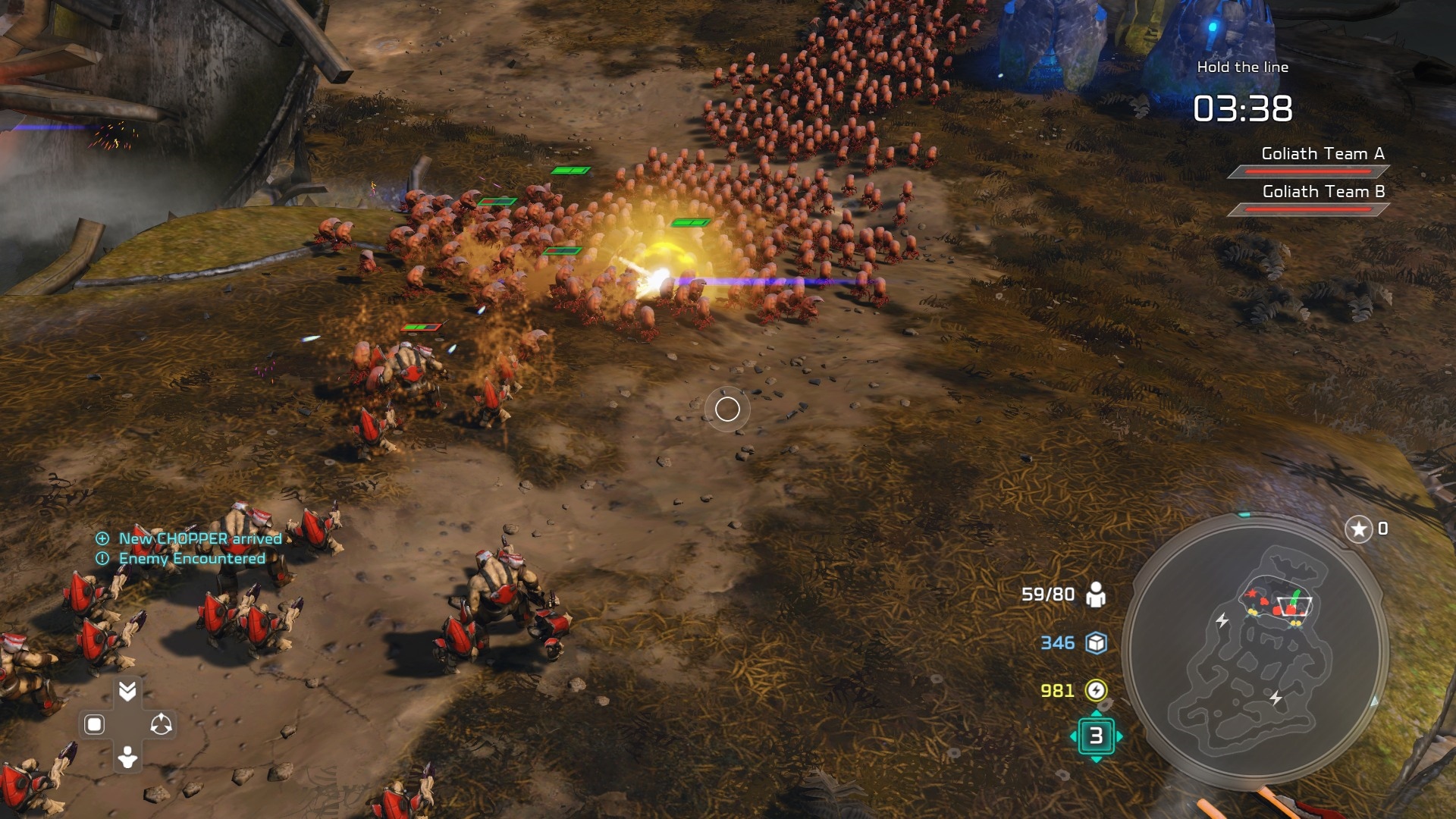Click the circular minimap
The width and height of the screenshot is (1456, 819).
pos(1255,651)
